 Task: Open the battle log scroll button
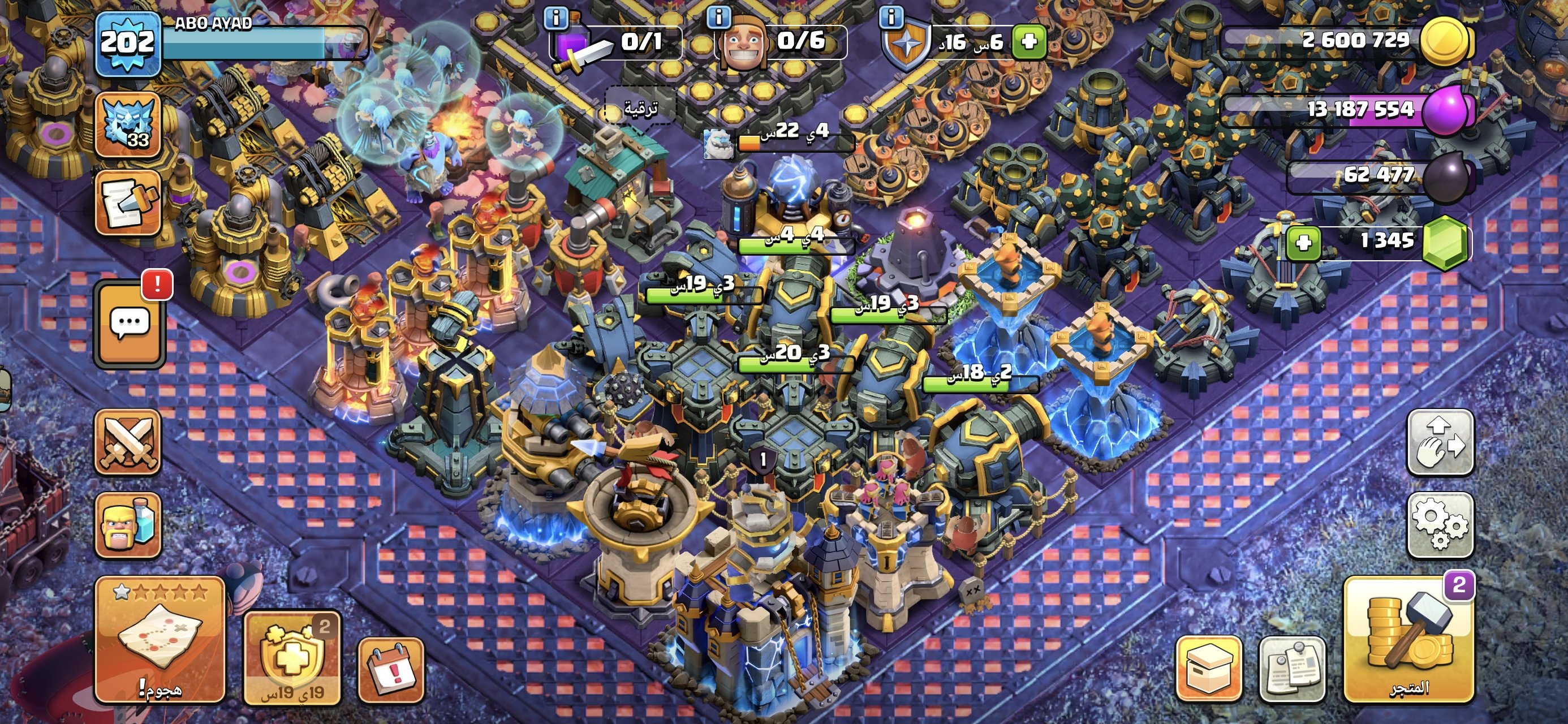[128, 202]
